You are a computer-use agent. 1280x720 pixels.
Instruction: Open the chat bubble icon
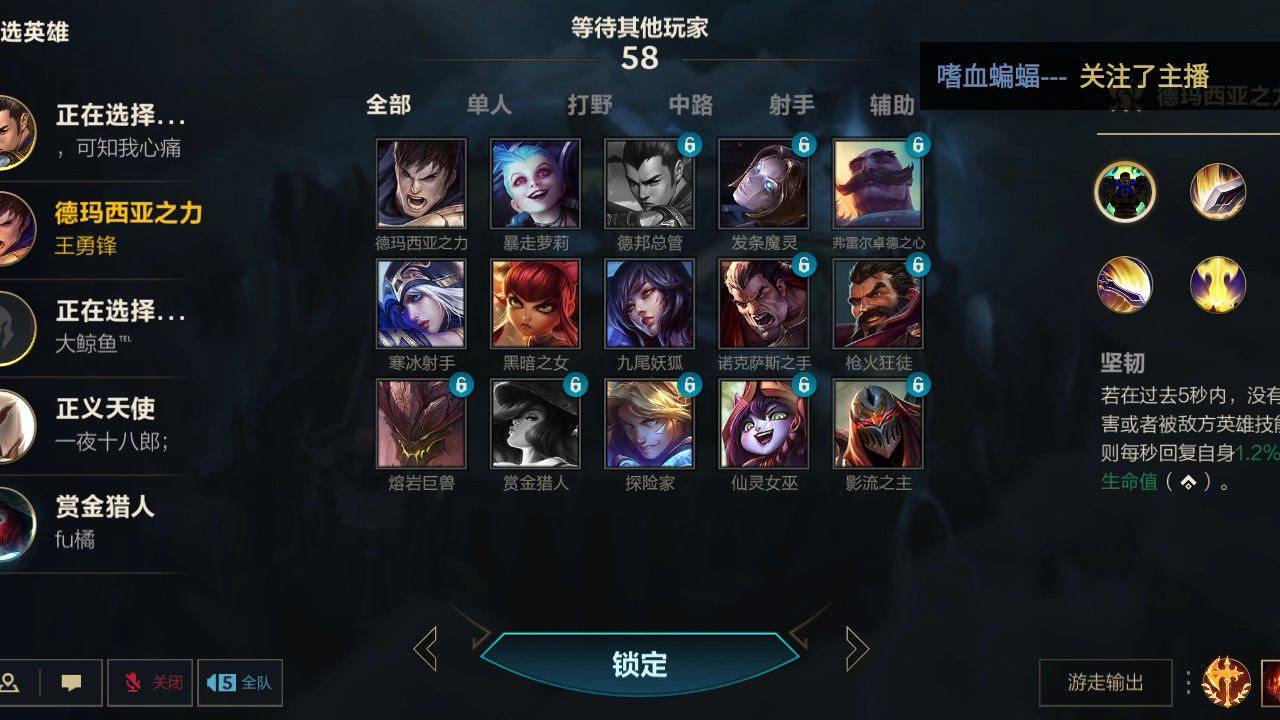pyautogui.click(x=69, y=683)
